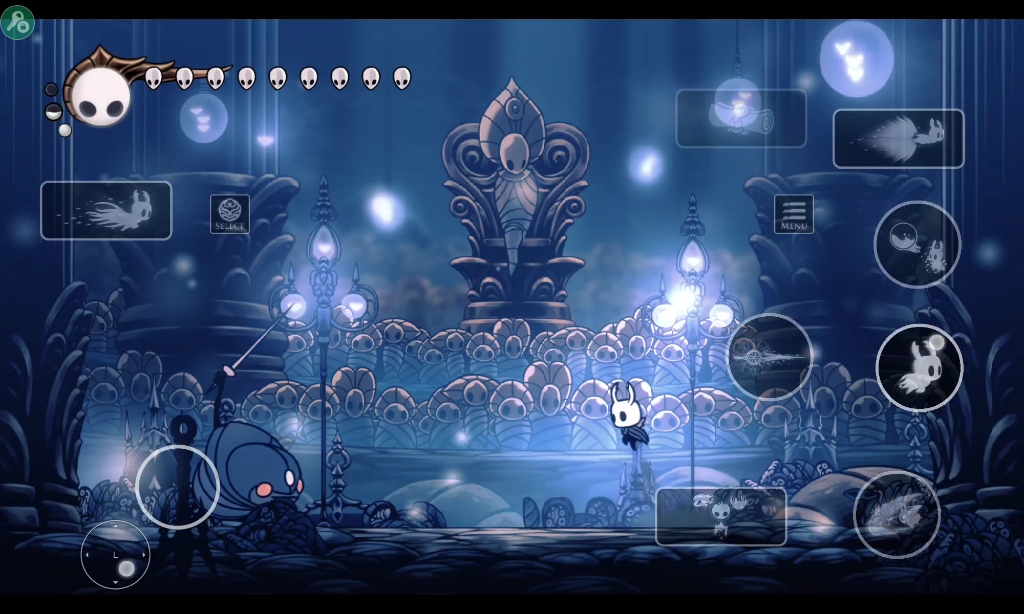Touch the L virtual joystick
This screenshot has width=1024, height=614.
(x=115, y=555)
